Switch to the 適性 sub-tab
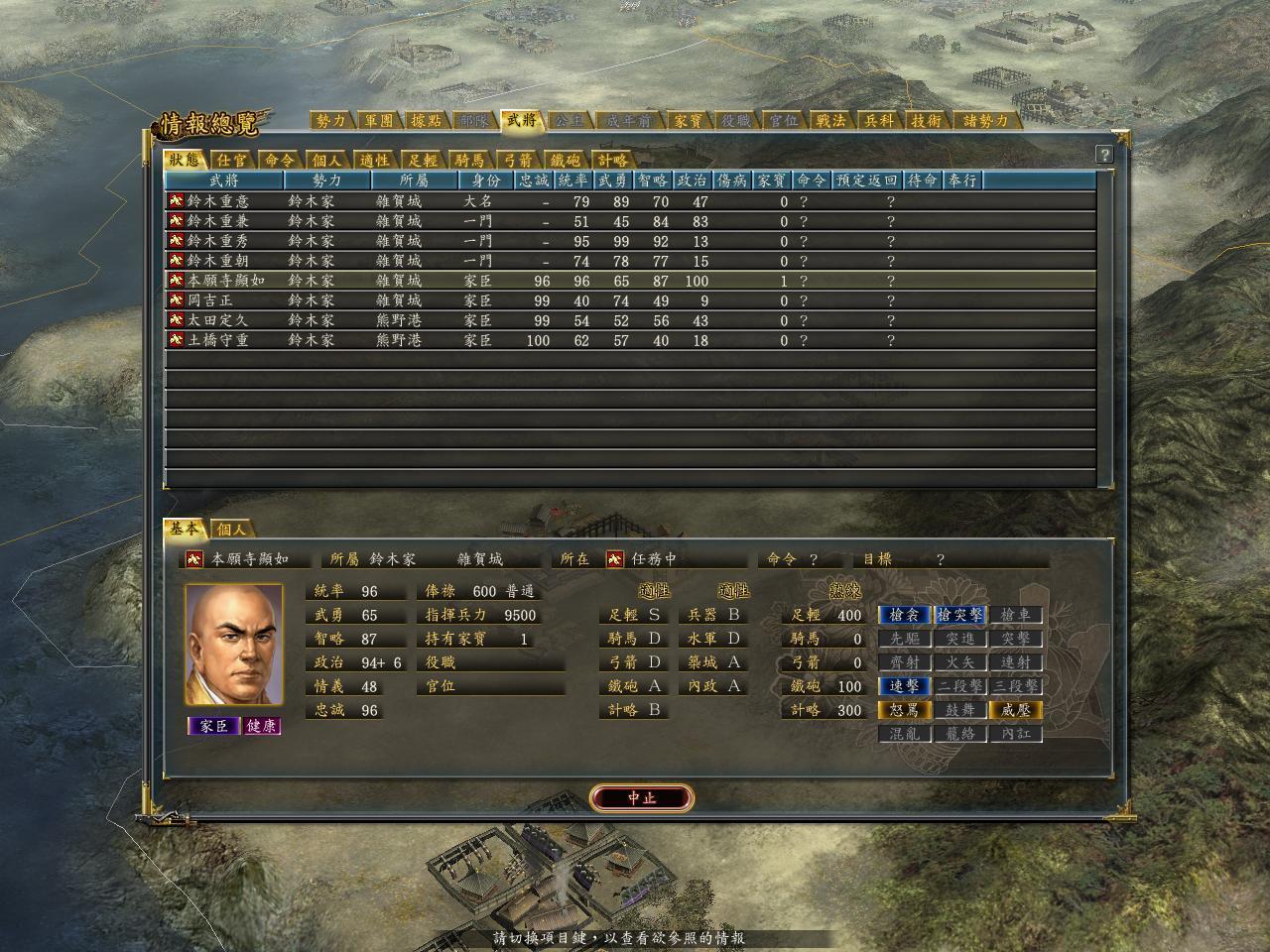The image size is (1270, 952). click(375, 160)
